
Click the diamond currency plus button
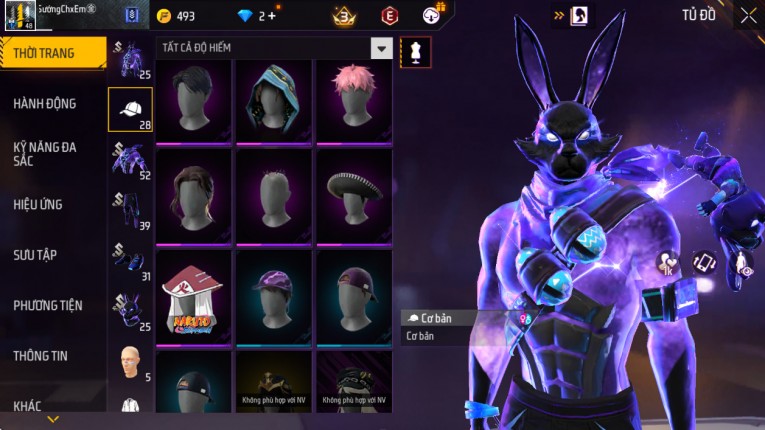pos(270,16)
